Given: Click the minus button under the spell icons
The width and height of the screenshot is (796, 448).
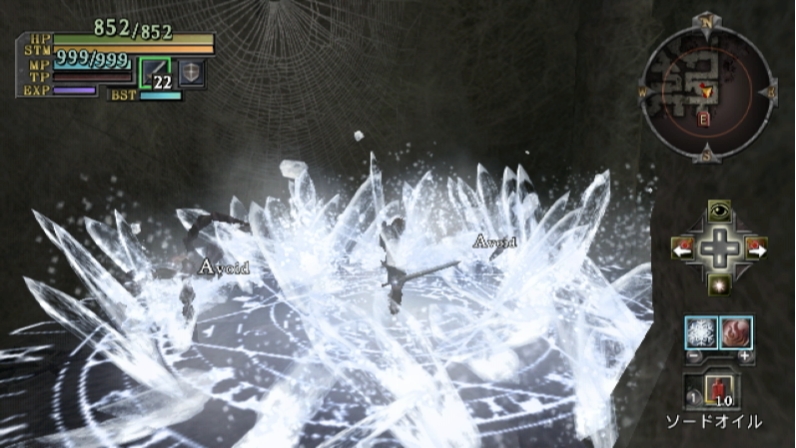Looking at the screenshot, I should click(x=691, y=355).
